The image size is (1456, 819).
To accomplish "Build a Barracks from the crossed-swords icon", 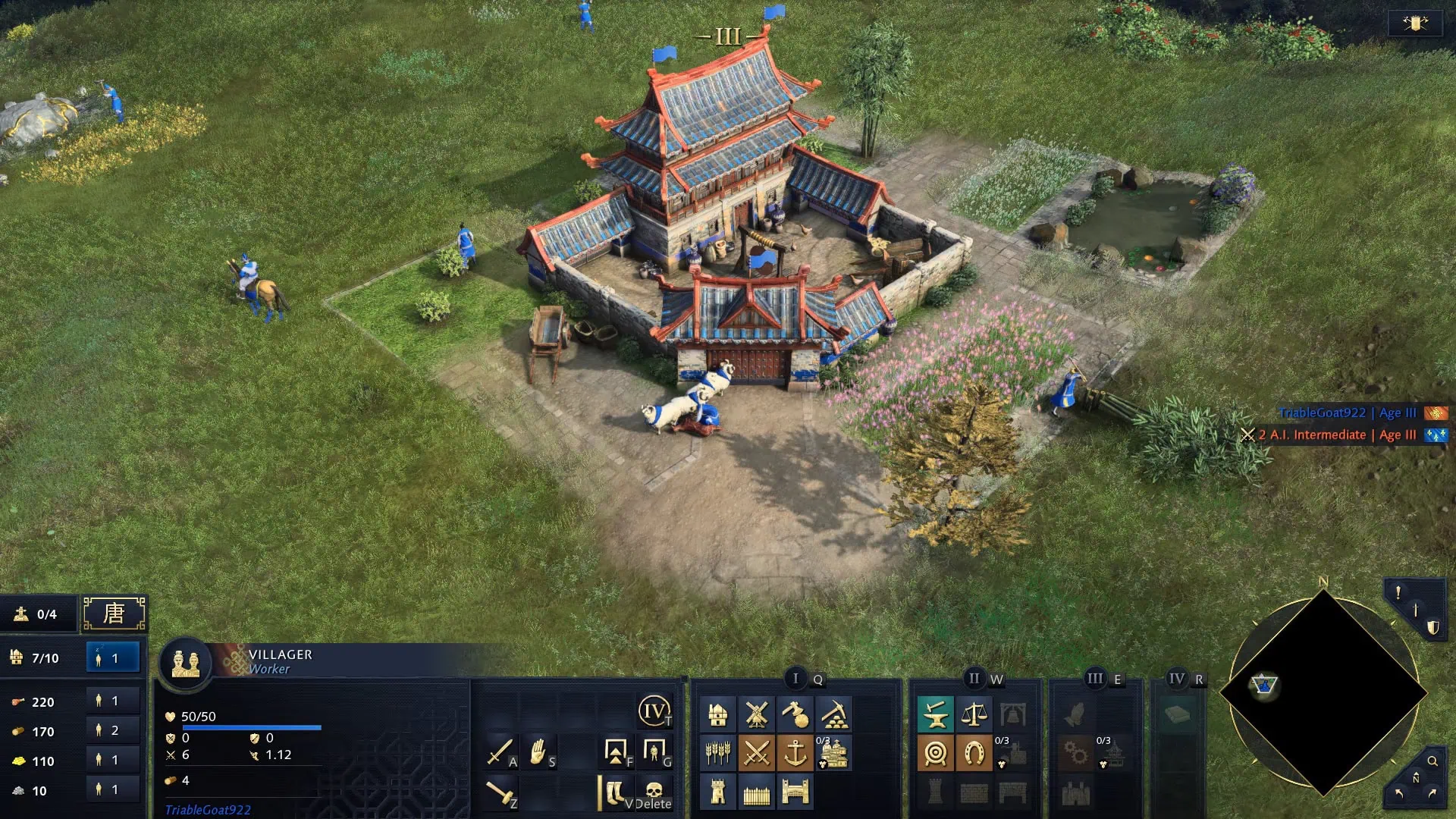I will tap(756, 752).
